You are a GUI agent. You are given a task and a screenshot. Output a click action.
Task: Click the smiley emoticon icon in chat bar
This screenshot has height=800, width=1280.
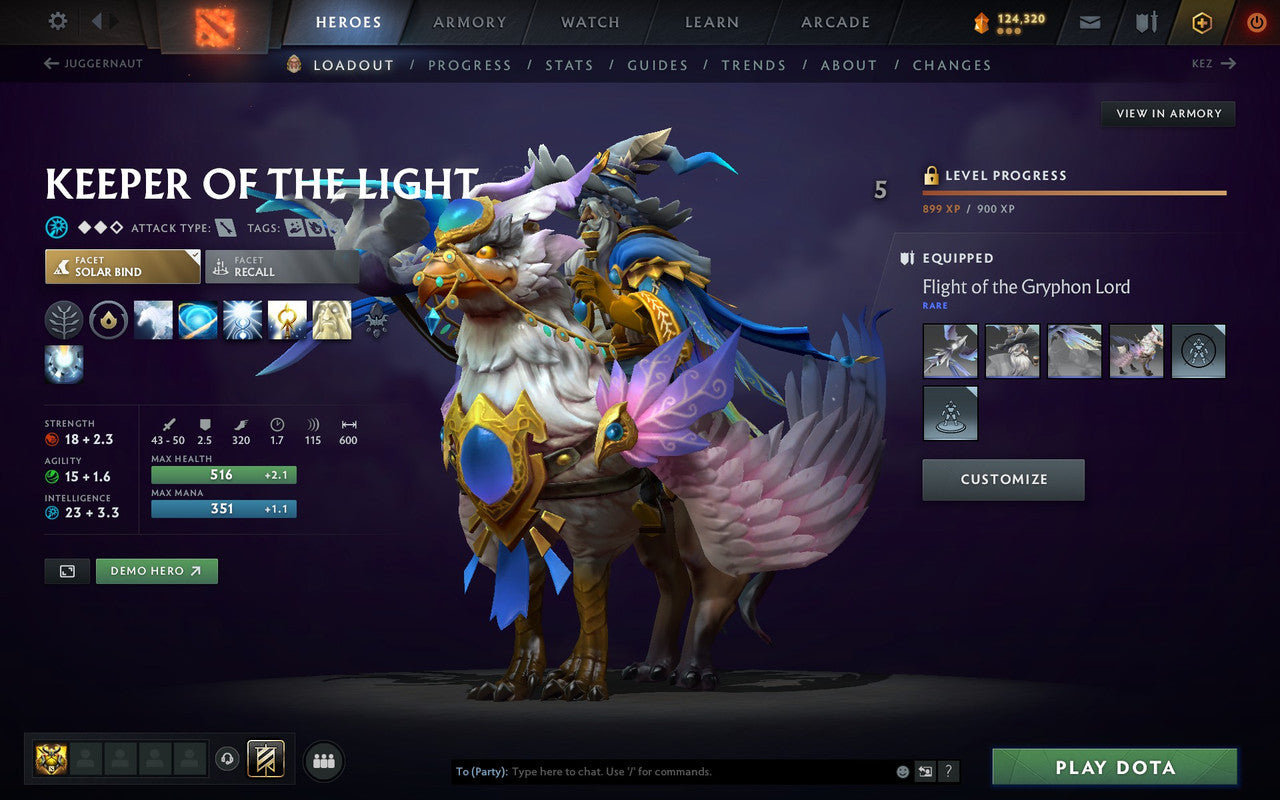pos(903,771)
